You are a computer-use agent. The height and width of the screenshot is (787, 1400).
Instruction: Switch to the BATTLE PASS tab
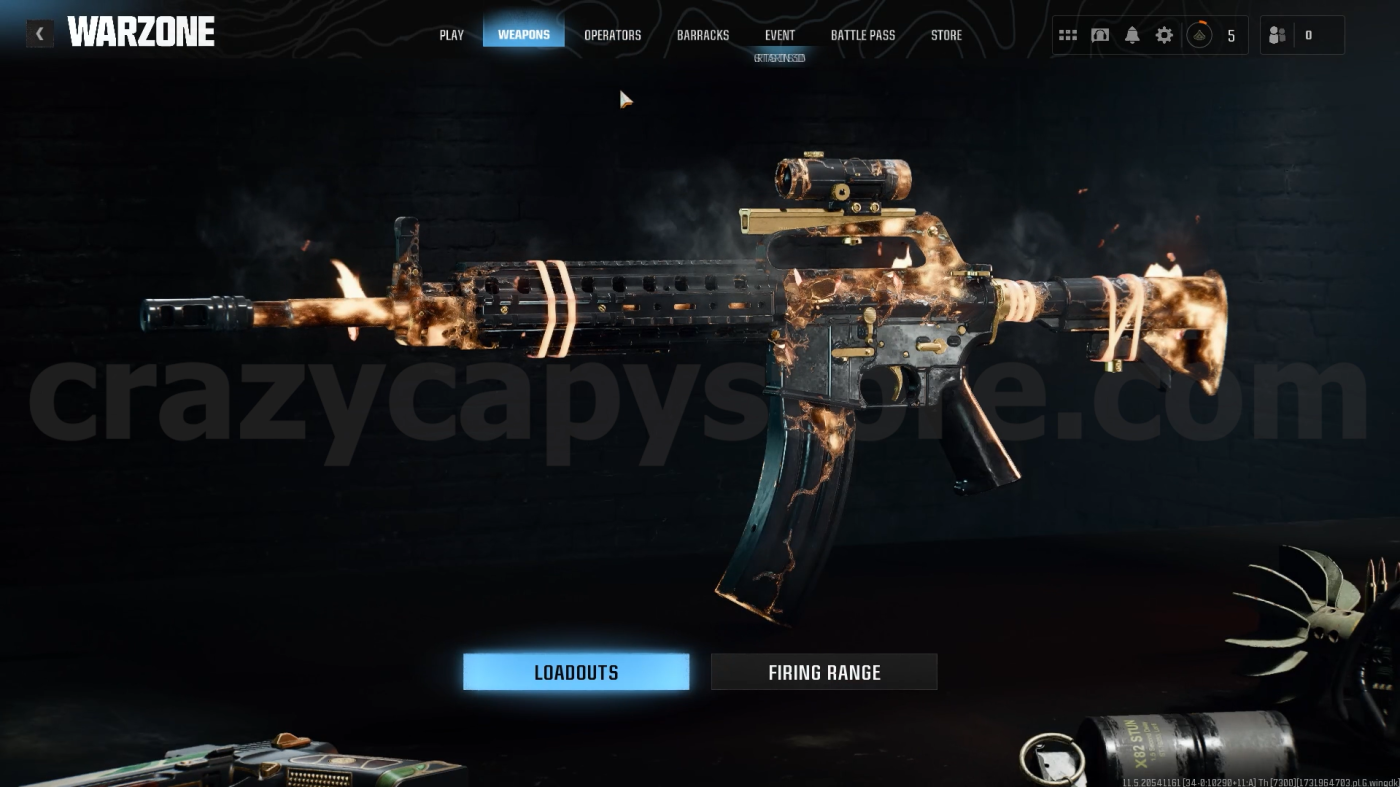click(862, 34)
